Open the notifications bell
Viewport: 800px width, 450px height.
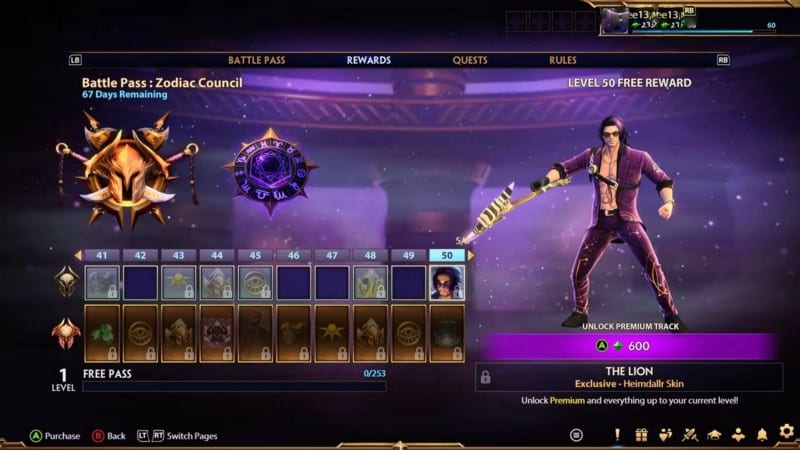[762, 434]
